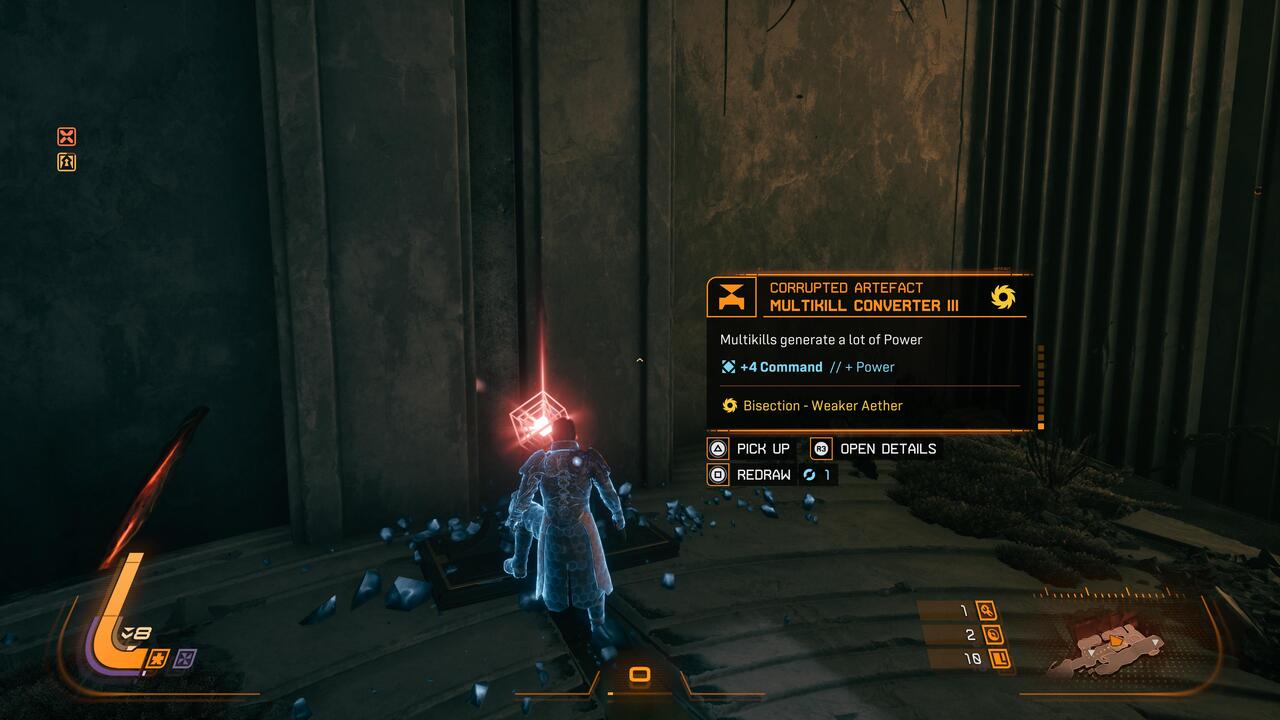Click the orange star ability icon
1280x720 pixels.
tap(158, 658)
